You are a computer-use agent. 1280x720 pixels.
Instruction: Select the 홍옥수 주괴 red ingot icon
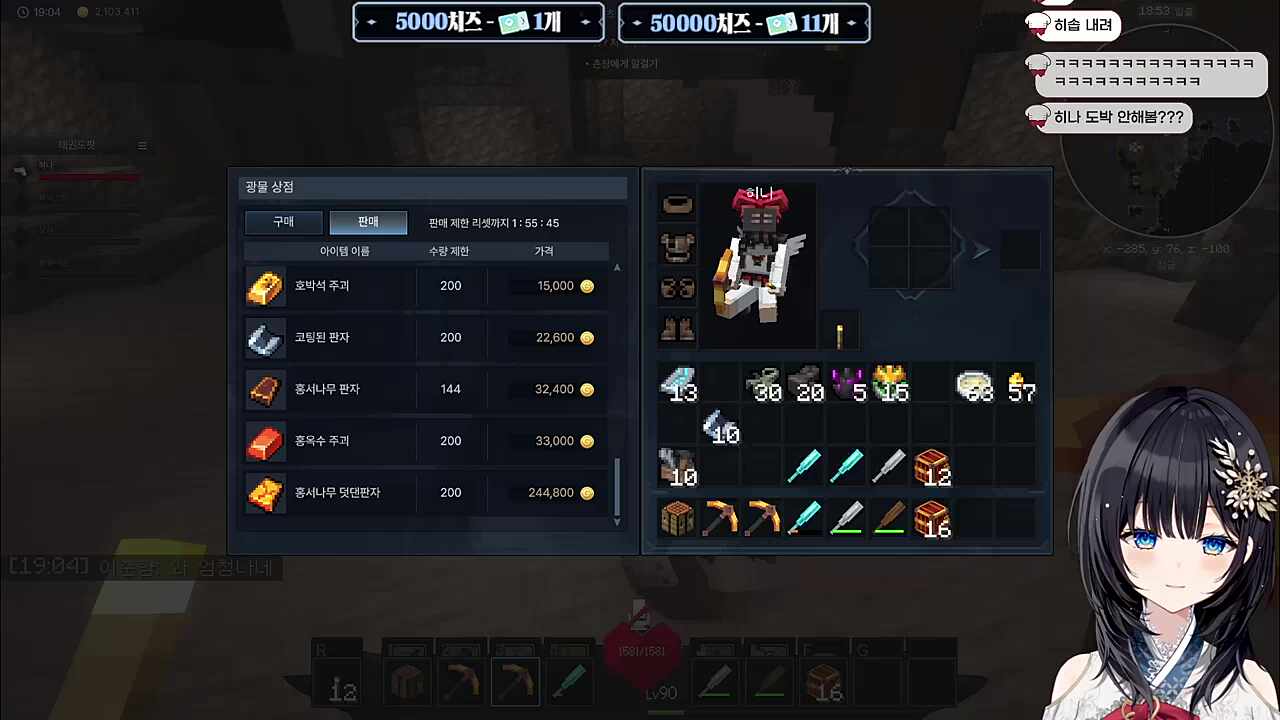(x=265, y=441)
